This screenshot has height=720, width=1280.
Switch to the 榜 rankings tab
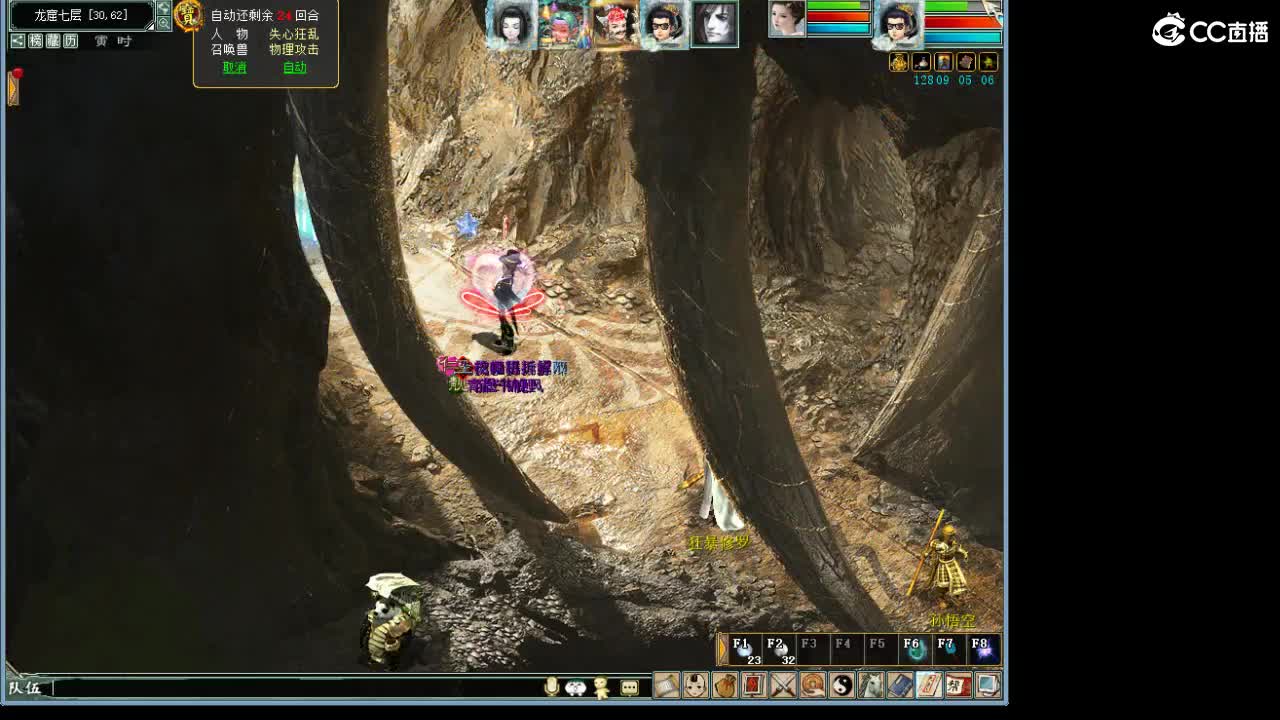click(36, 41)
